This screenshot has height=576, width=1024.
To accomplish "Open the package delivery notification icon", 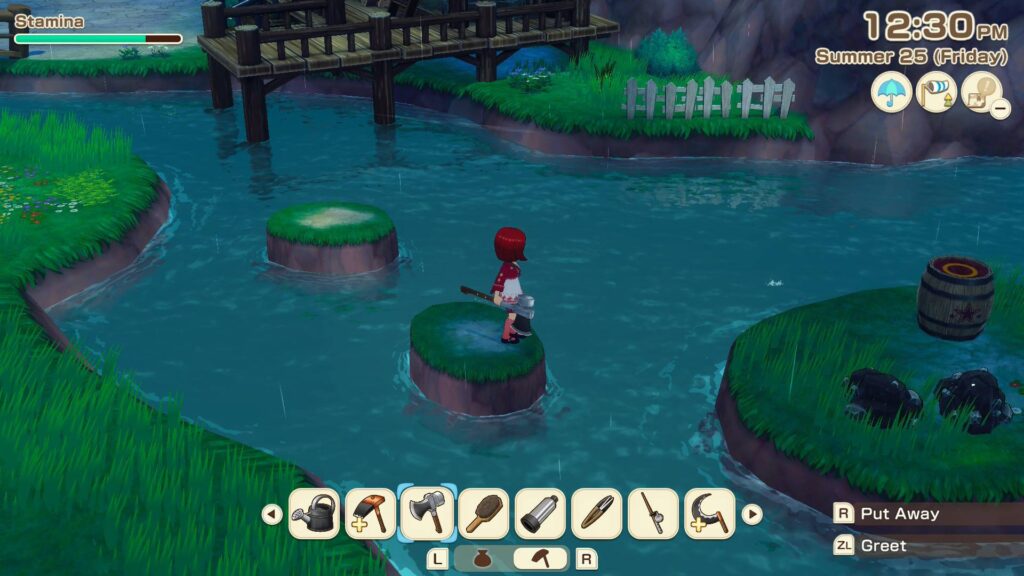I will (x=981, y=93).
